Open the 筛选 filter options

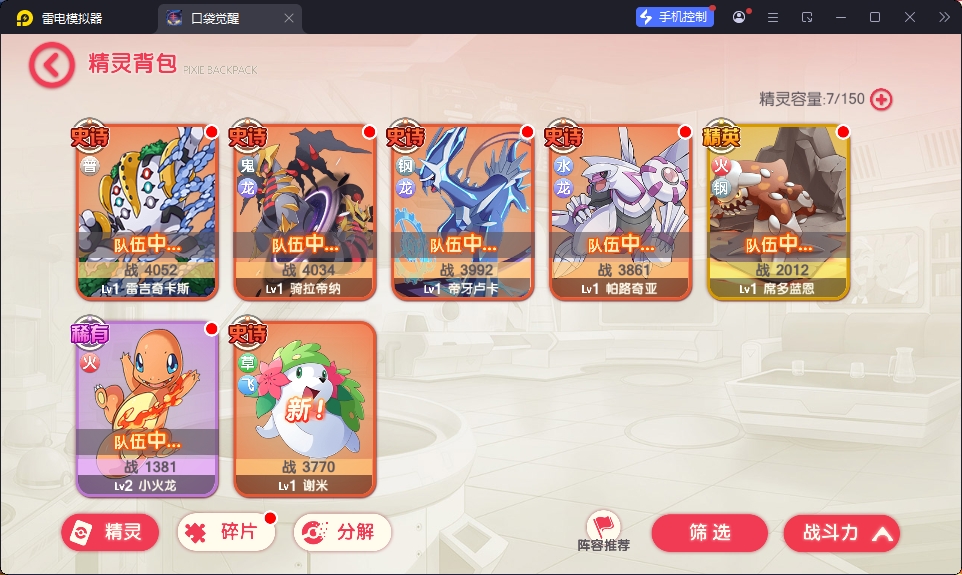[709, 533]
